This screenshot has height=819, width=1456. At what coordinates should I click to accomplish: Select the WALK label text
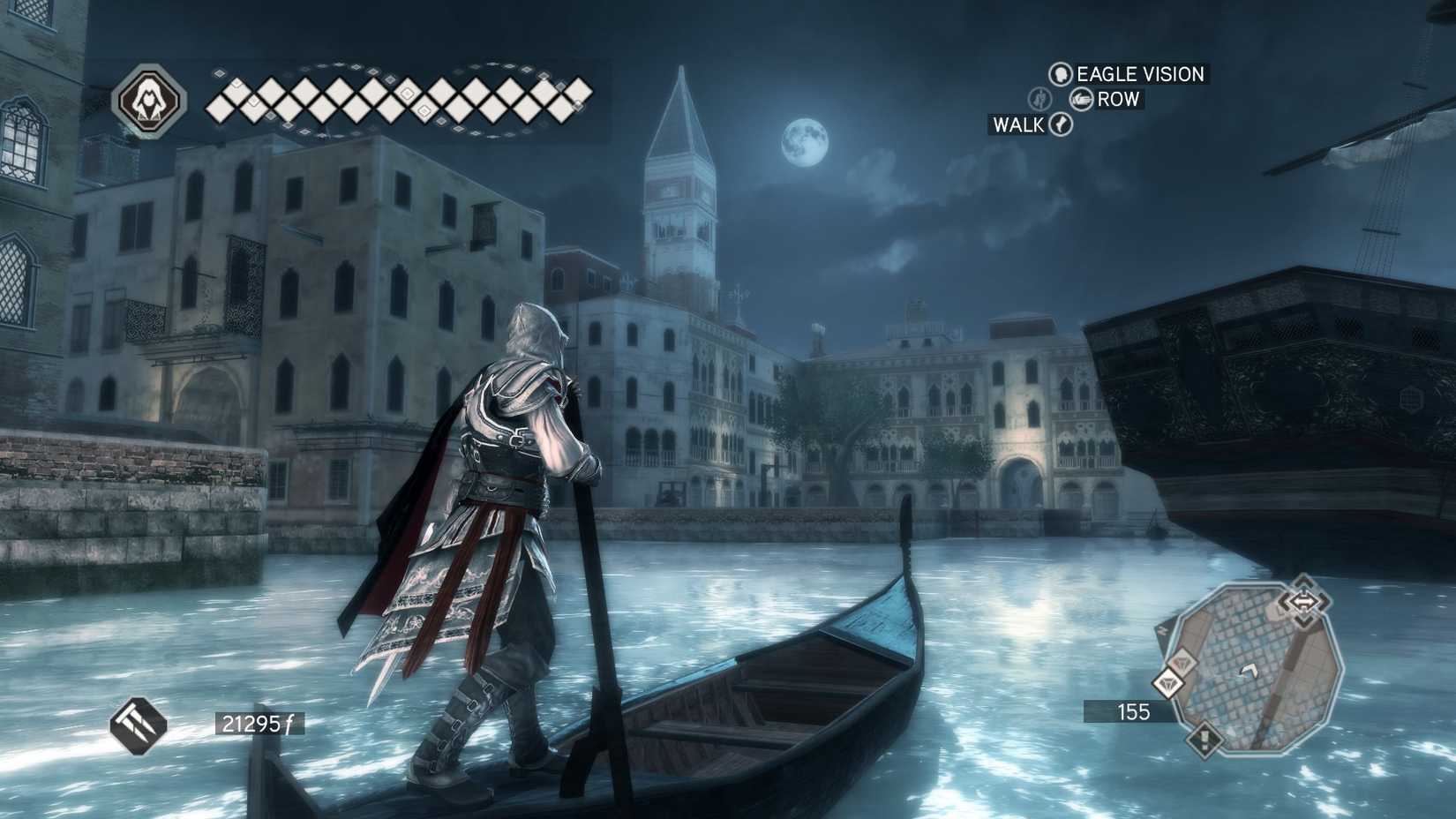[1021, 124]
